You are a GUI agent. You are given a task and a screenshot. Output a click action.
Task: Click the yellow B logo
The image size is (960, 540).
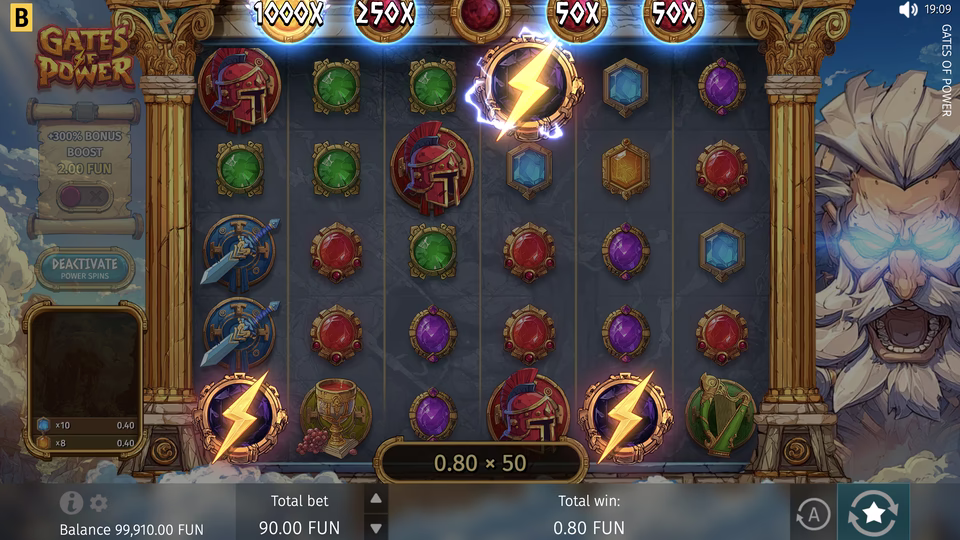(18, 15)
